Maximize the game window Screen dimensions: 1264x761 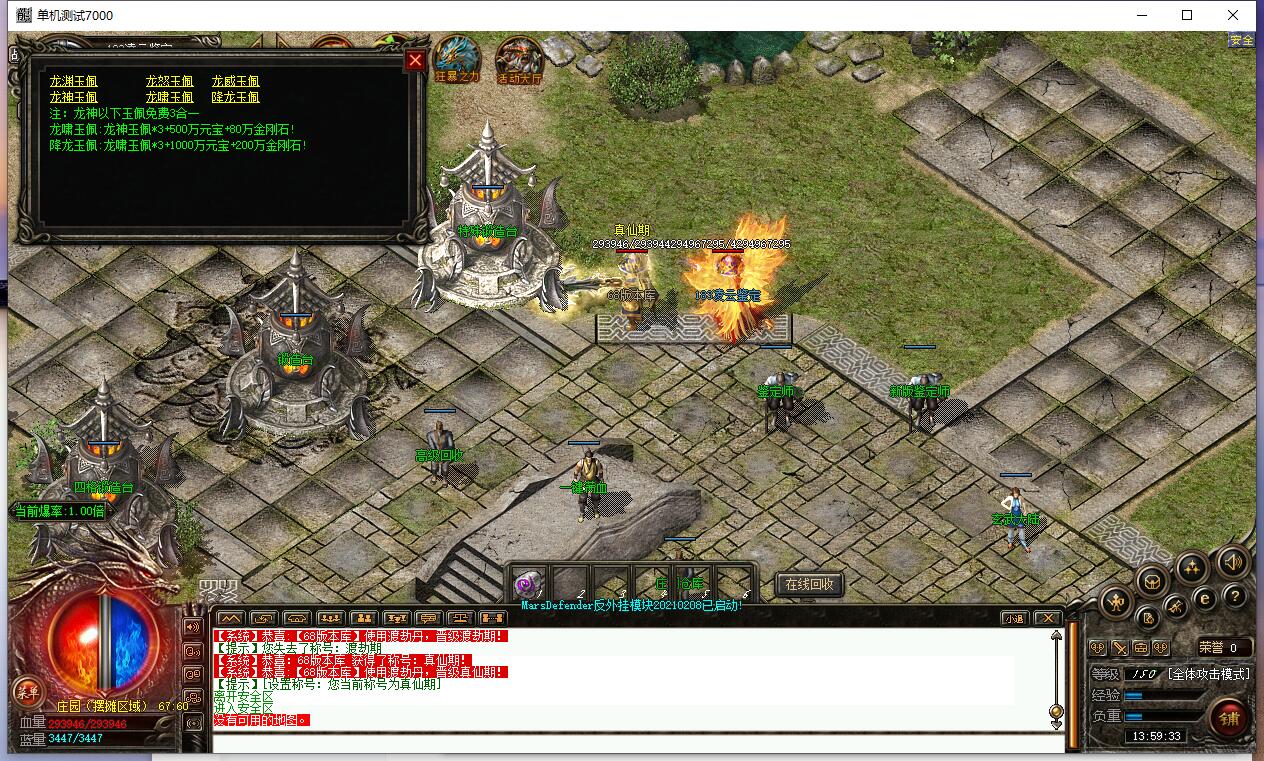tap(1187, 15)
